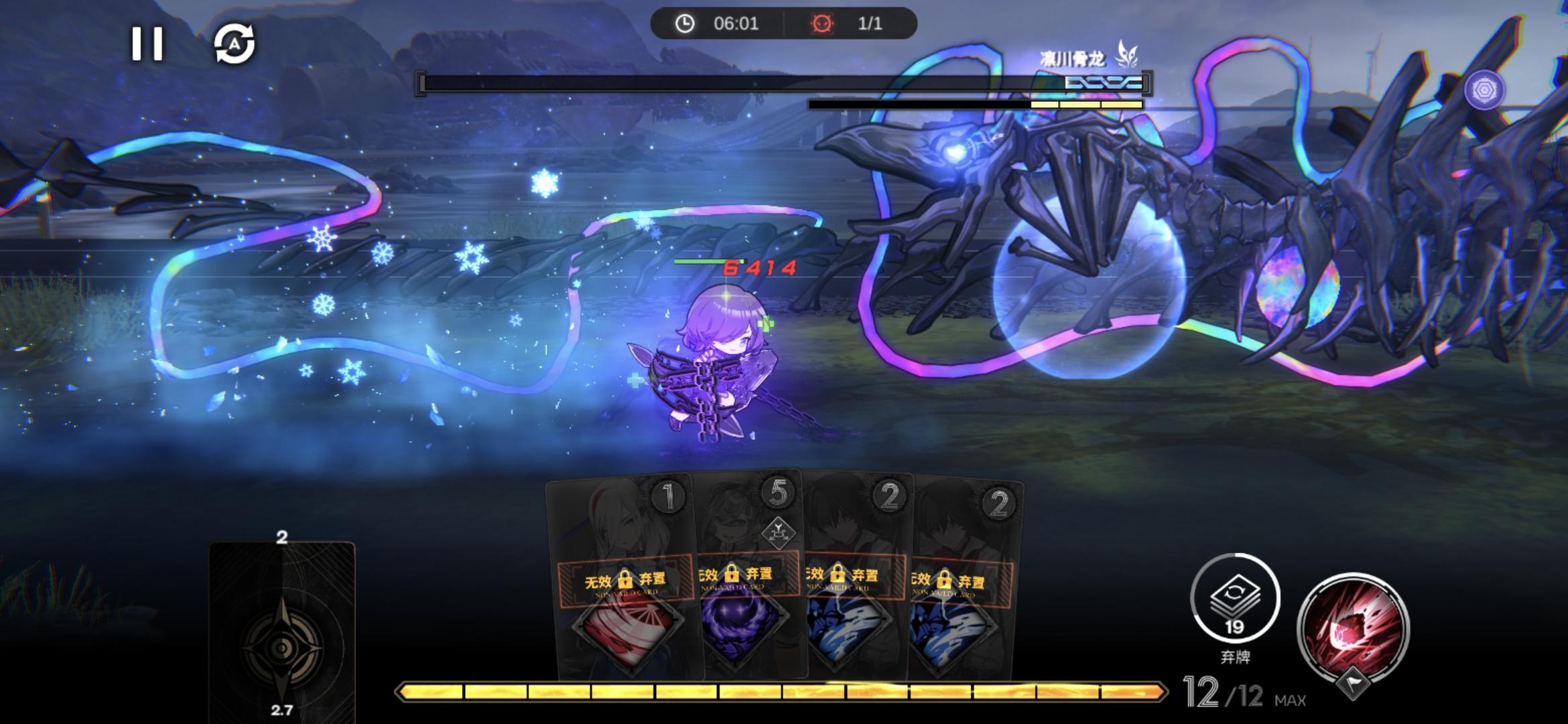
Task: Tap the red enemy counter icon showing 1/1
Action: tap(824, 24)
